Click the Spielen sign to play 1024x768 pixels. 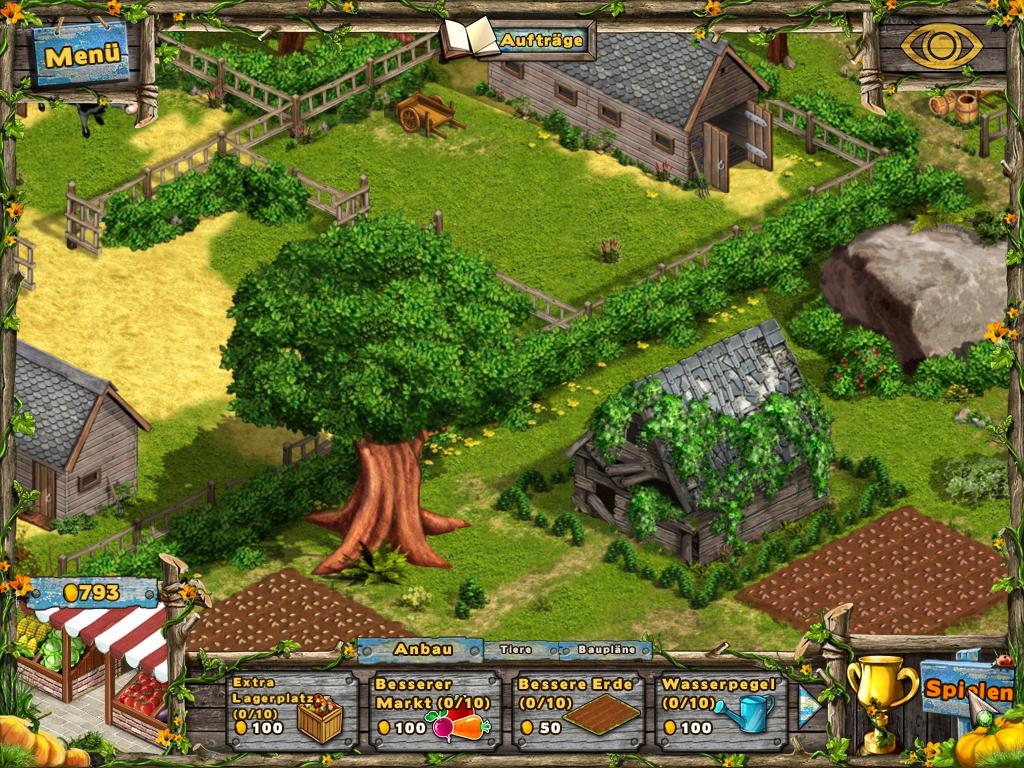[968, 689]
